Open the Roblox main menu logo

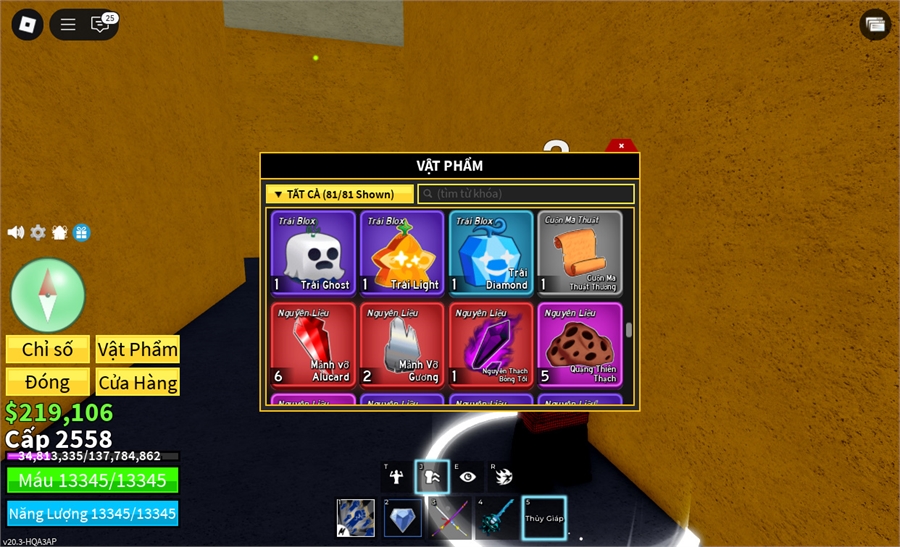[27, 25]
